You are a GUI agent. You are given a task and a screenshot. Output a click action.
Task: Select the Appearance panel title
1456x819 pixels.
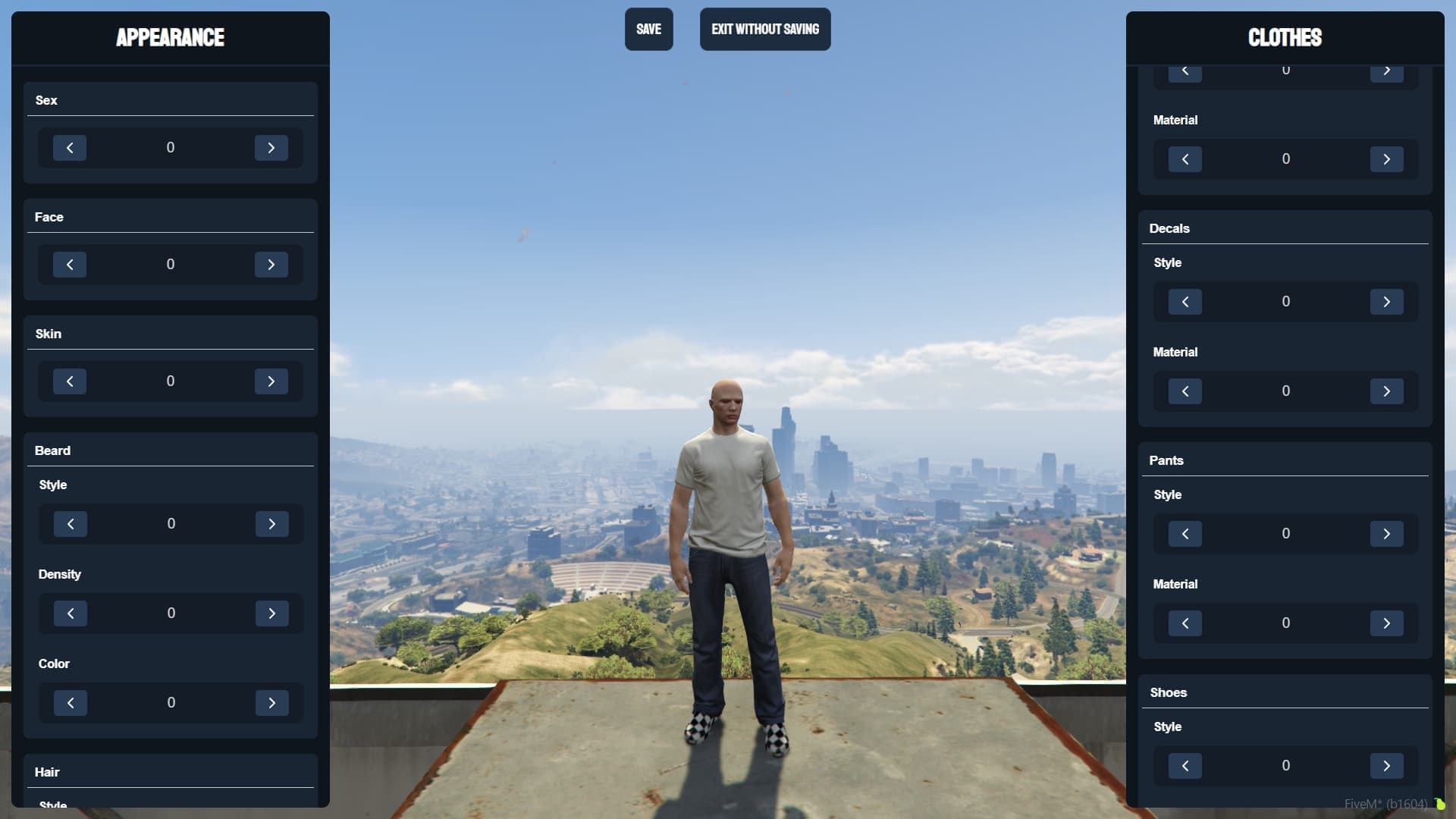170,37
